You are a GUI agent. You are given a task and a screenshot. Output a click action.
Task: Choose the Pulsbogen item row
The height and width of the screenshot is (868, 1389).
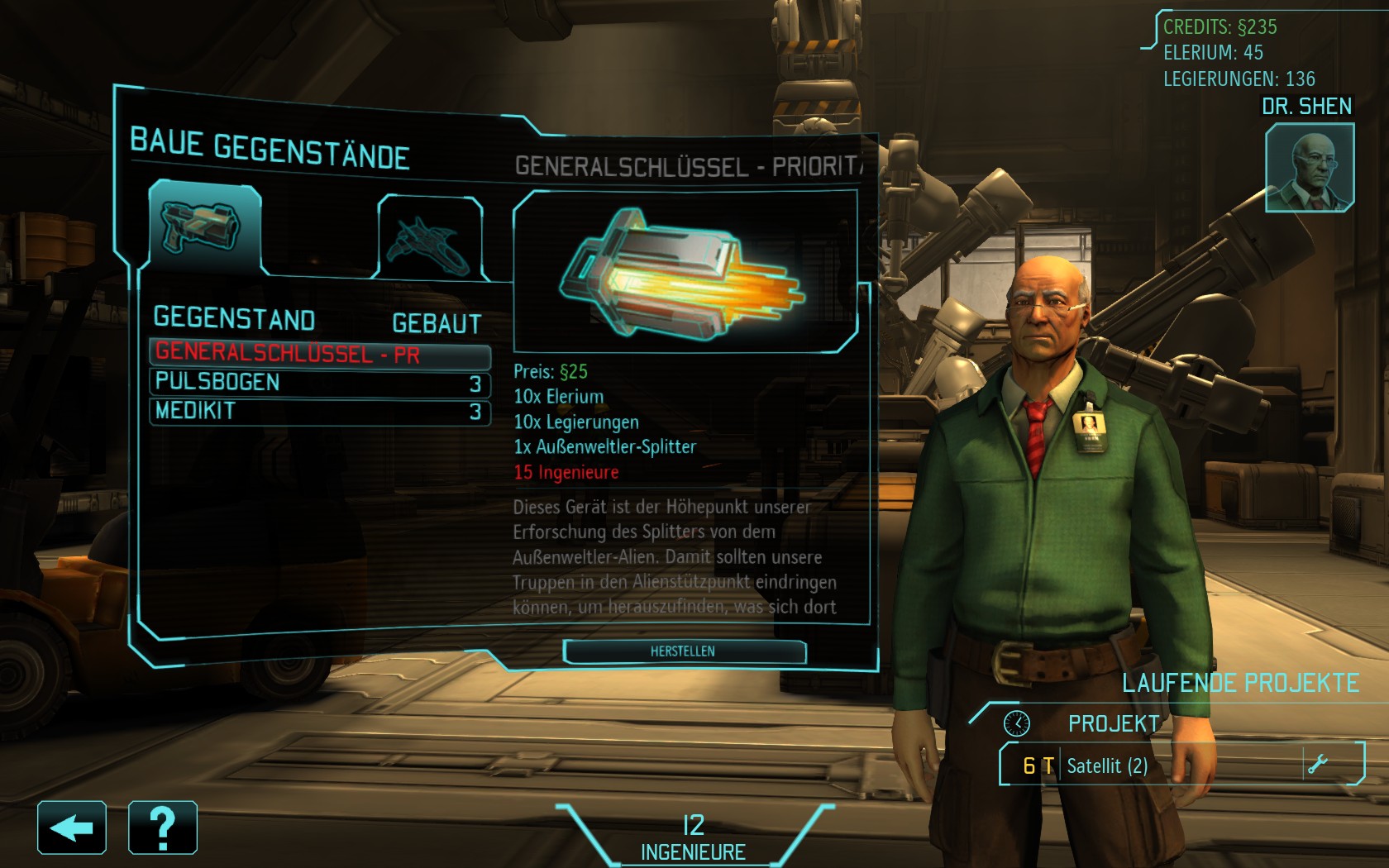pyautogui.click(x=319, y=383)
